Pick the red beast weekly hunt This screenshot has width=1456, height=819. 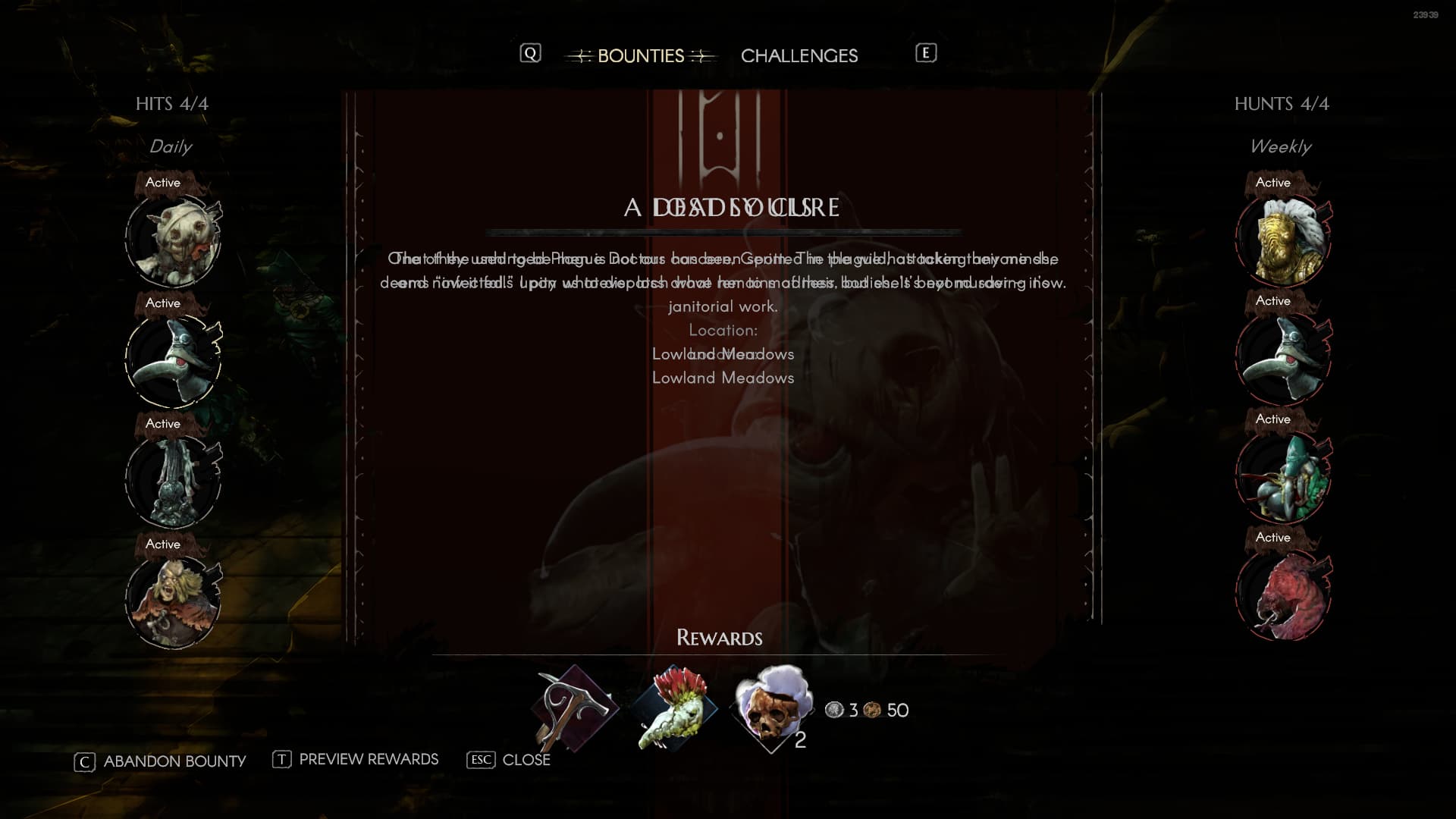(1283, 596)
